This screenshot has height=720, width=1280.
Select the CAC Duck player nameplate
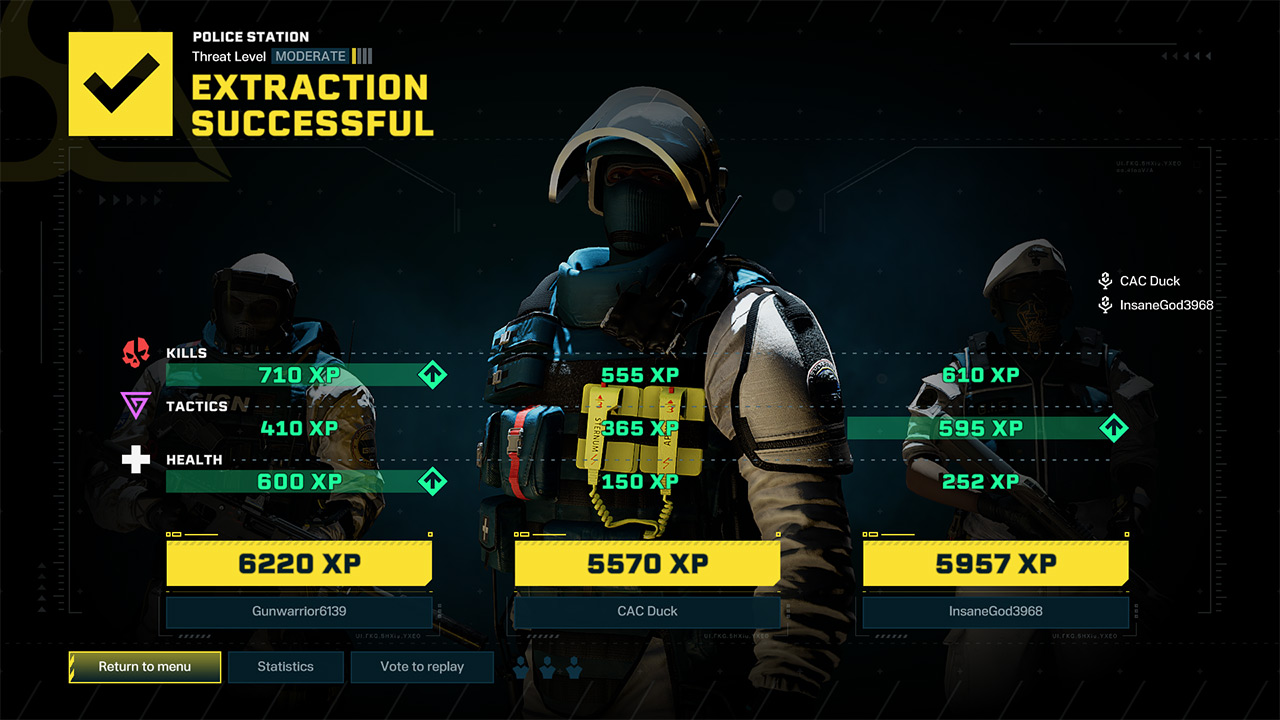point(647,611)
